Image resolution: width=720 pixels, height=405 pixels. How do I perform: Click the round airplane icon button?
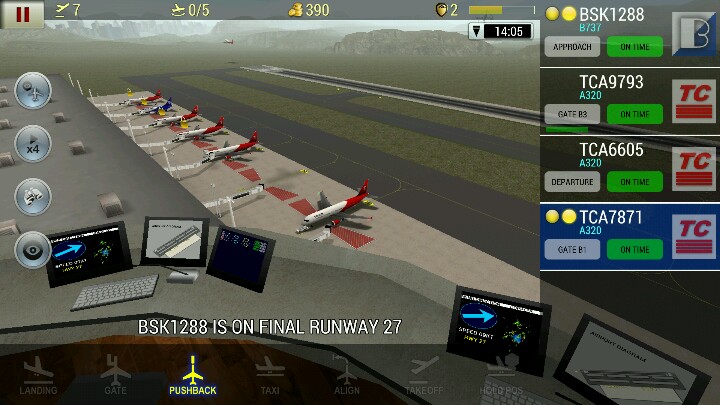click(x=34, y=91)
